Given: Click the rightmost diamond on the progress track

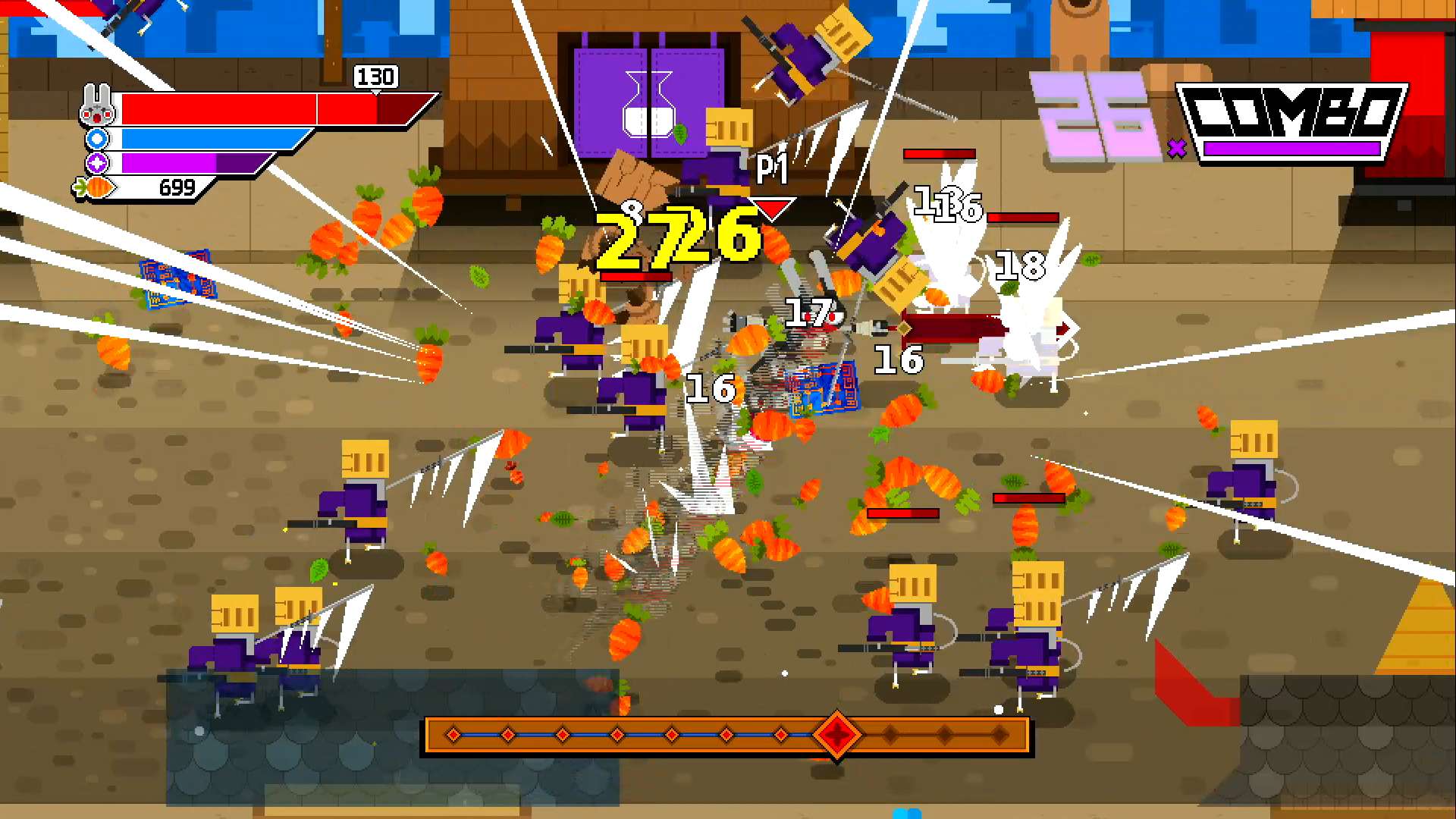Looking at the screenshot, I should [1001, 734].
